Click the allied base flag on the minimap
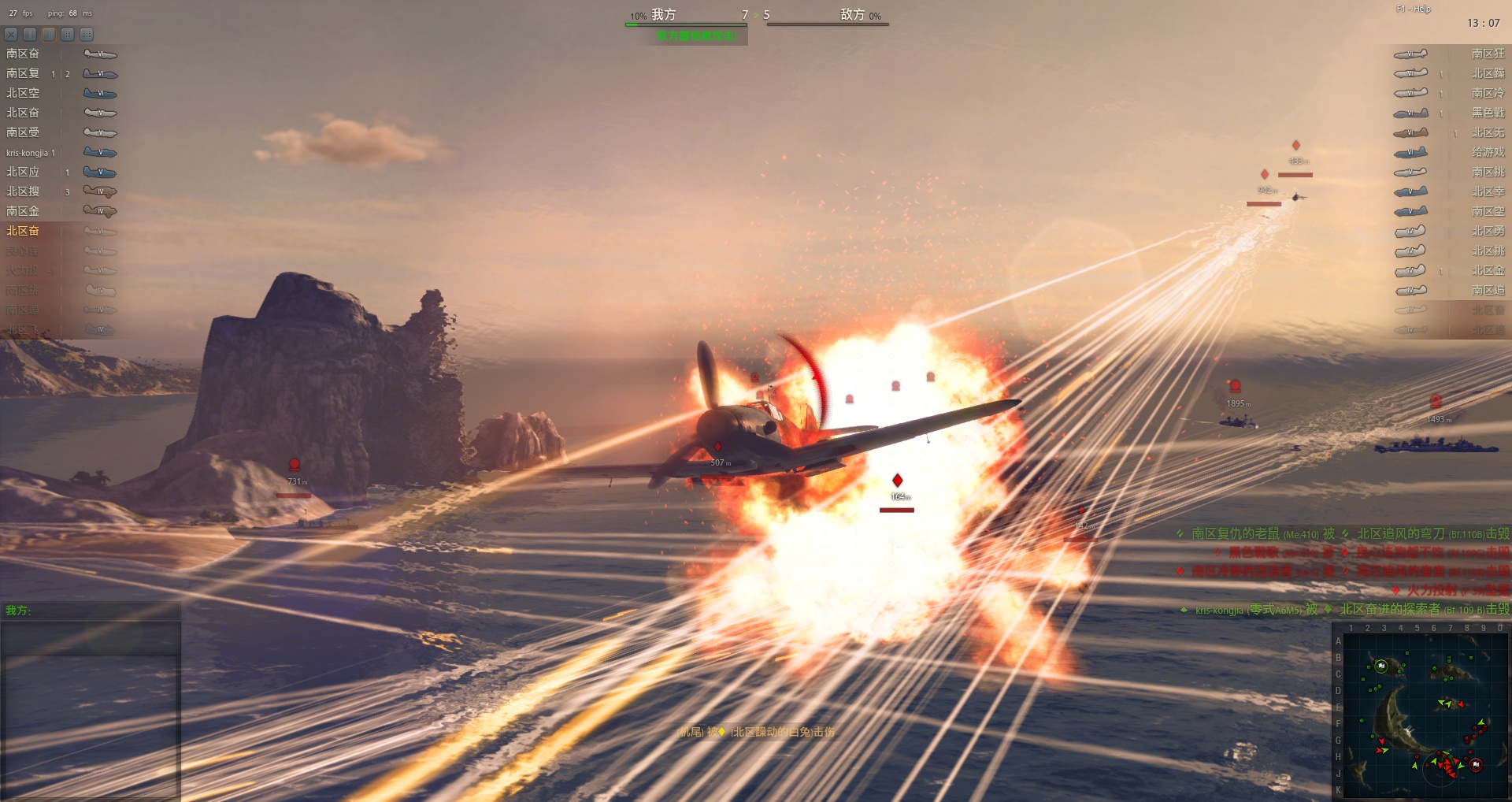 [x=1380, y=666]
